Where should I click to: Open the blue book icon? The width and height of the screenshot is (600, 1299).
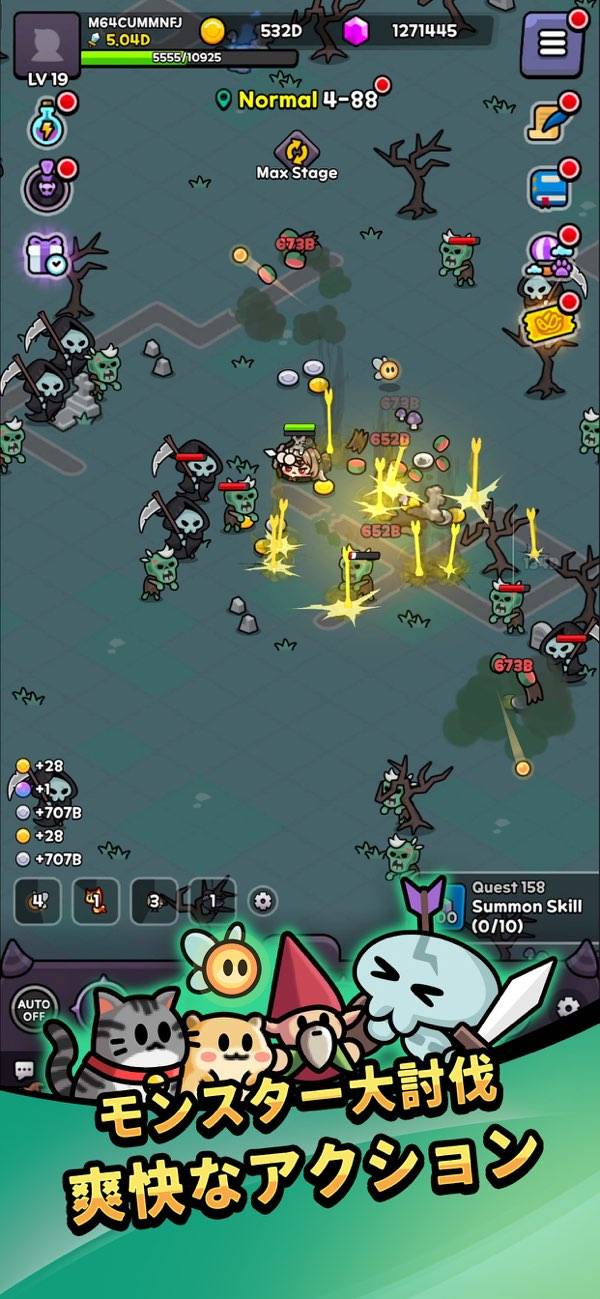tap(549, 187)
